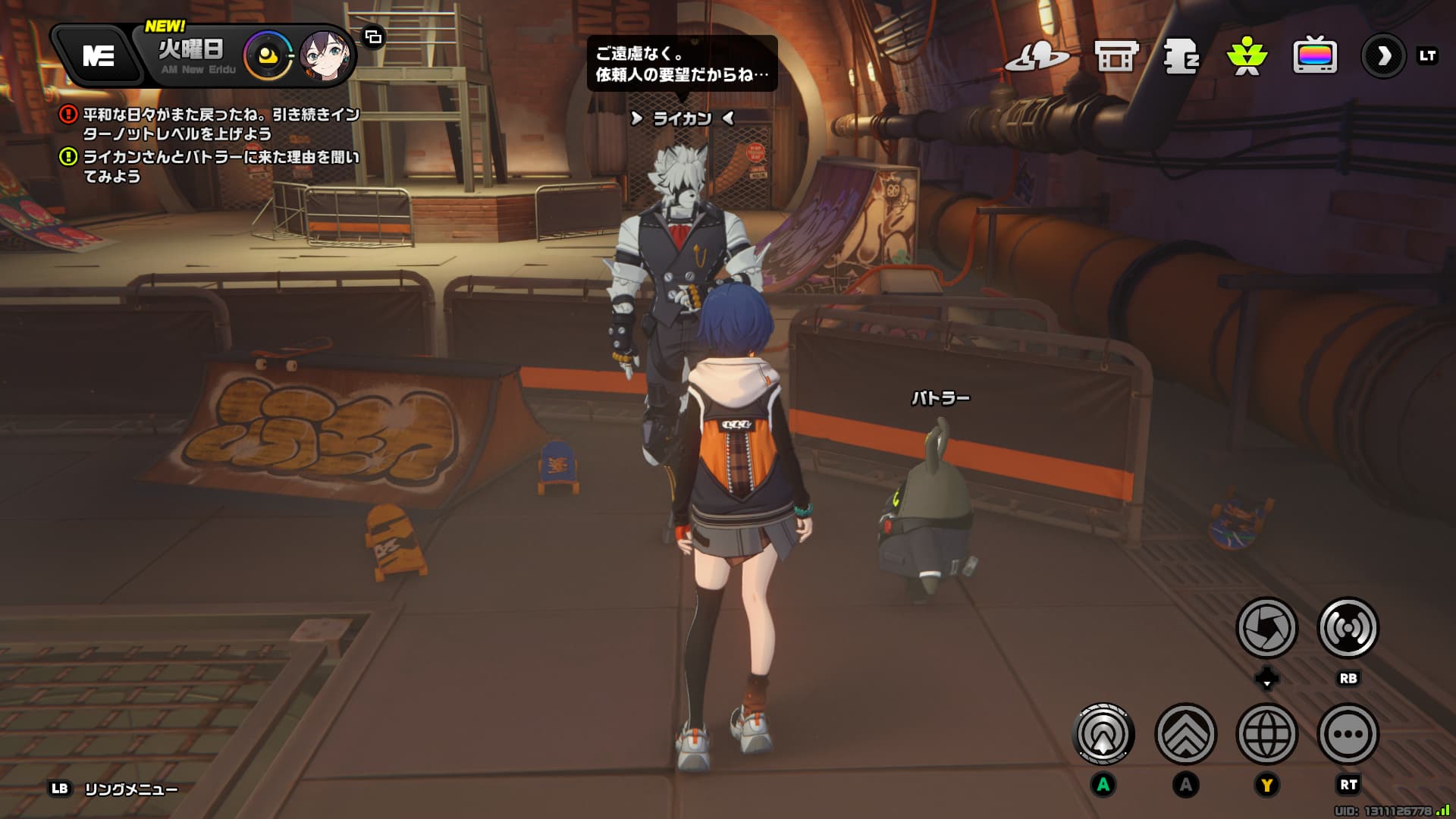
Task: Activate the camera shutter photo button
Action: pos(1266,628)
